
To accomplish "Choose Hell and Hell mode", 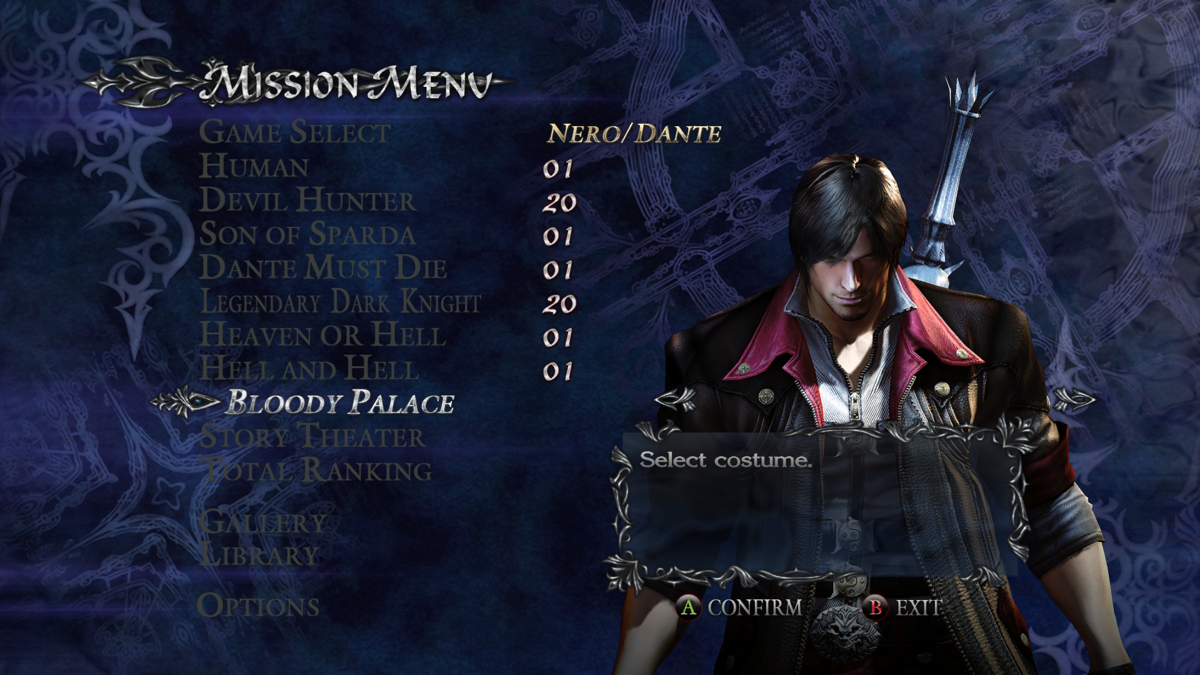I will tap(309, 369).
